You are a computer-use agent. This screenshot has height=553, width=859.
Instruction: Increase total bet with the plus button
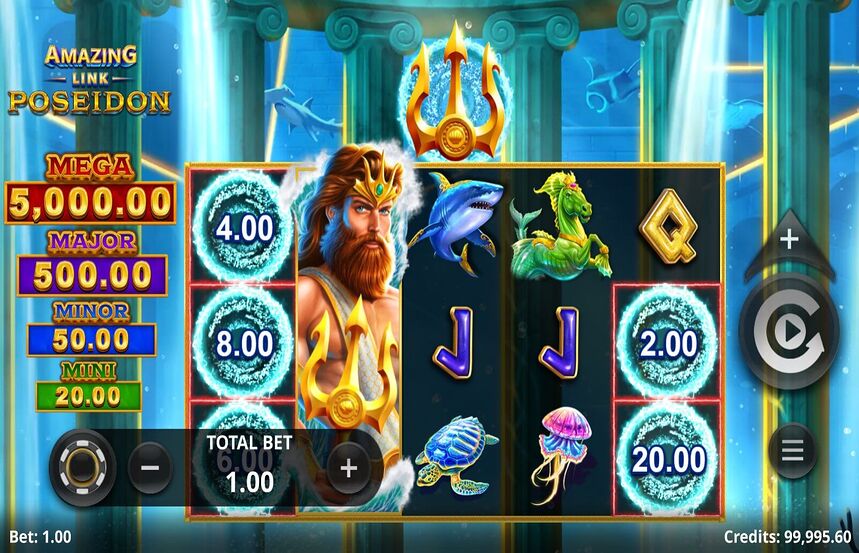pyautogui.click(x=348, y=467)
